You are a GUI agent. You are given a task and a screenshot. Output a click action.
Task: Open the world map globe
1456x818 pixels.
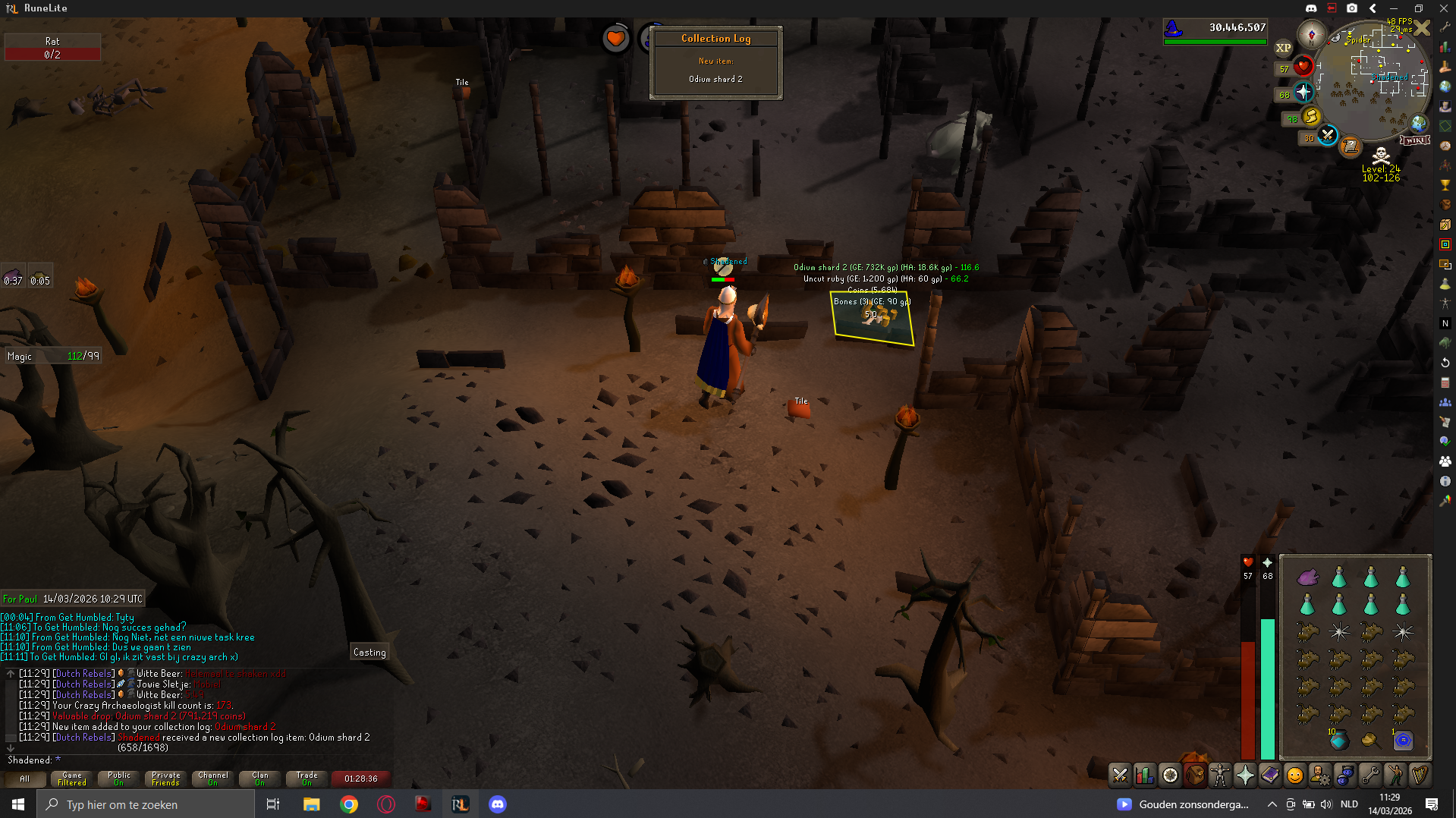1419,123
